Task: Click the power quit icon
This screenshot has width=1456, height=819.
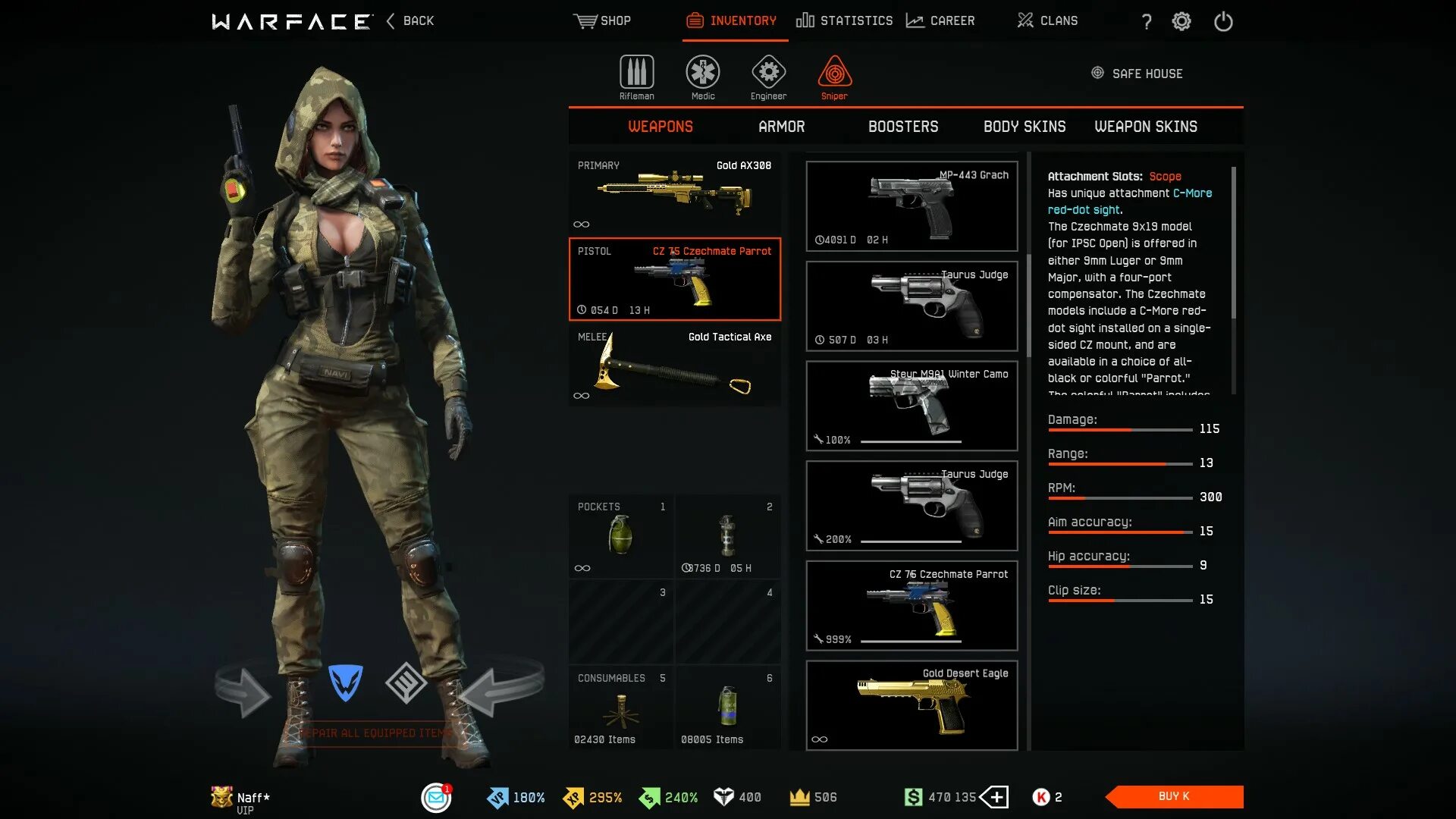Action: [1223, 21]
